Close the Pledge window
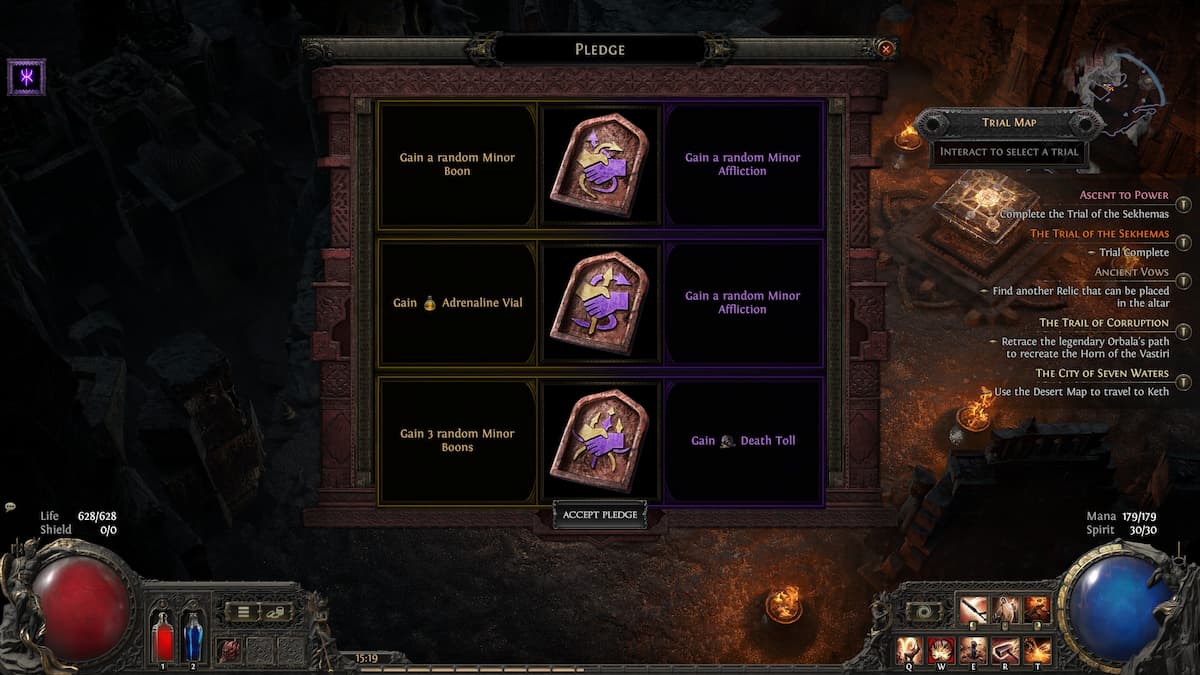This screenshot has height=675, width=1200. pos(885,48)
